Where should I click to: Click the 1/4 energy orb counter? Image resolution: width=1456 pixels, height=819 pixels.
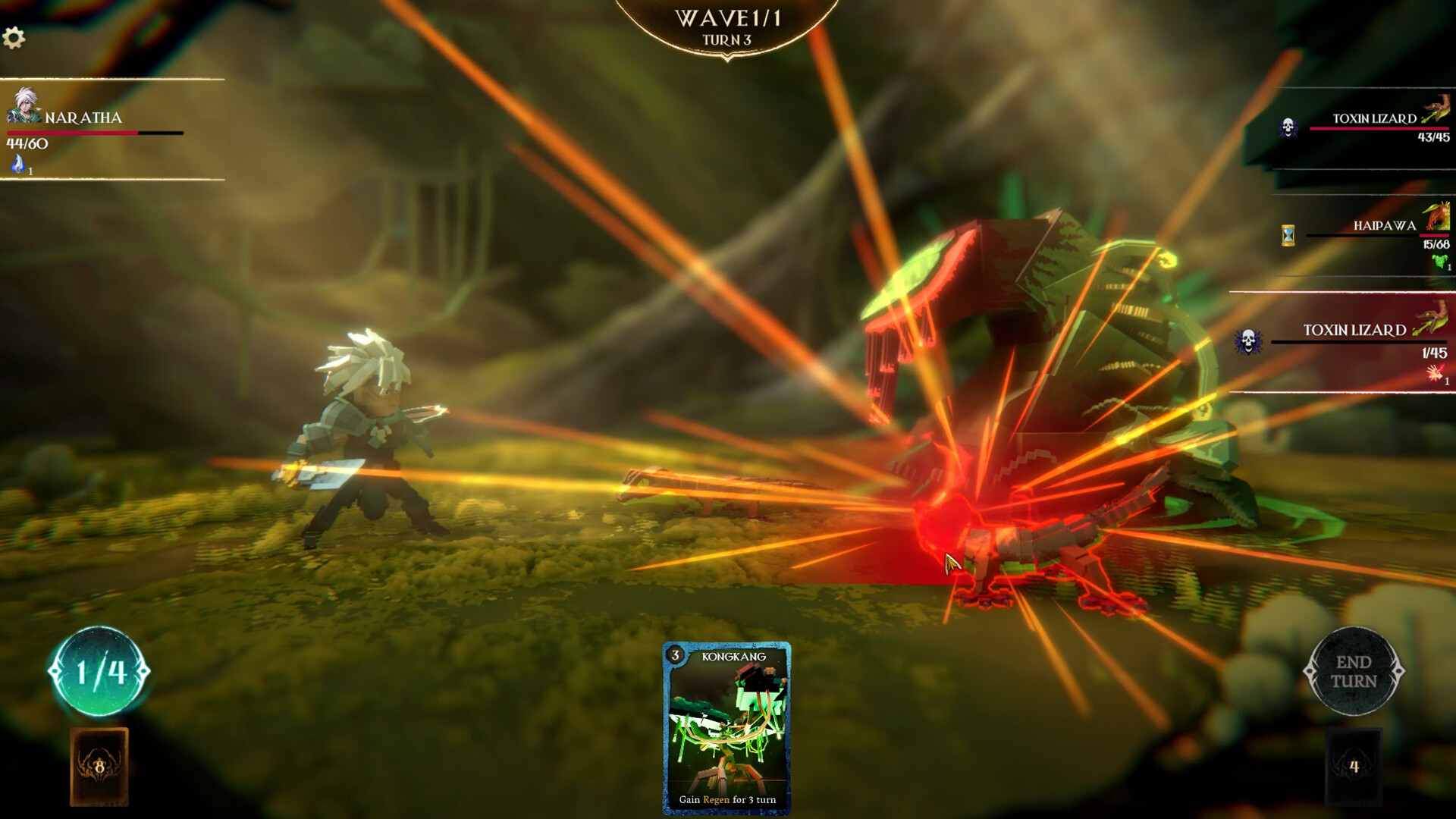point(99,671)
